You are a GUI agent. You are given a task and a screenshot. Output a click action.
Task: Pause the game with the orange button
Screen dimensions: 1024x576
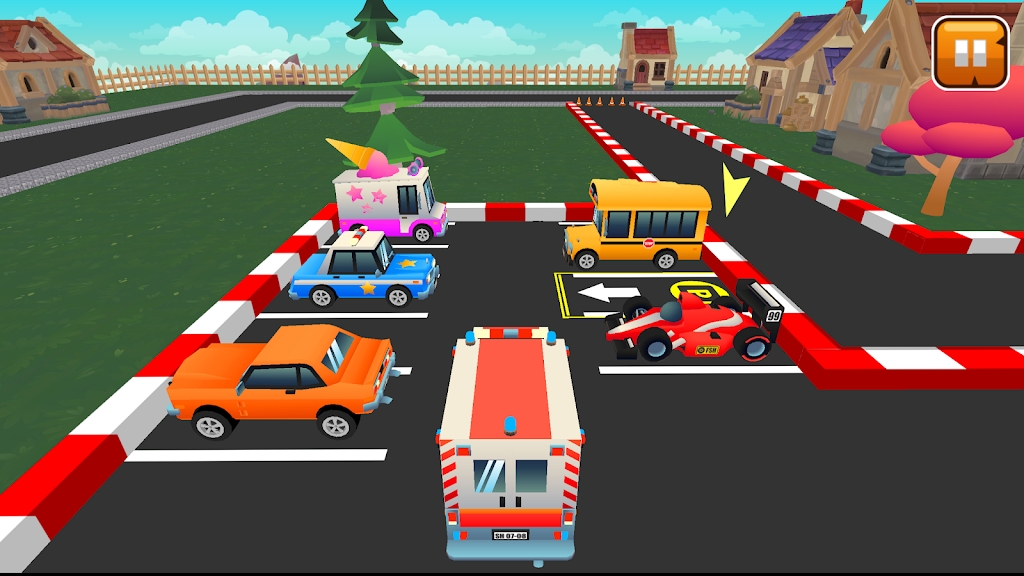pos(971,52)
